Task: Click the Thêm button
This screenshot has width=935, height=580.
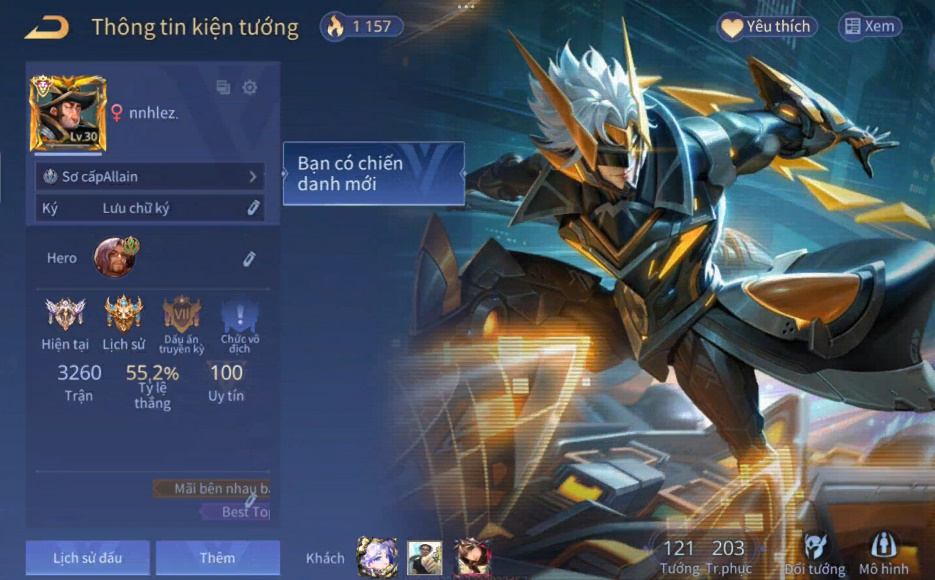Action: pos(217,558)
